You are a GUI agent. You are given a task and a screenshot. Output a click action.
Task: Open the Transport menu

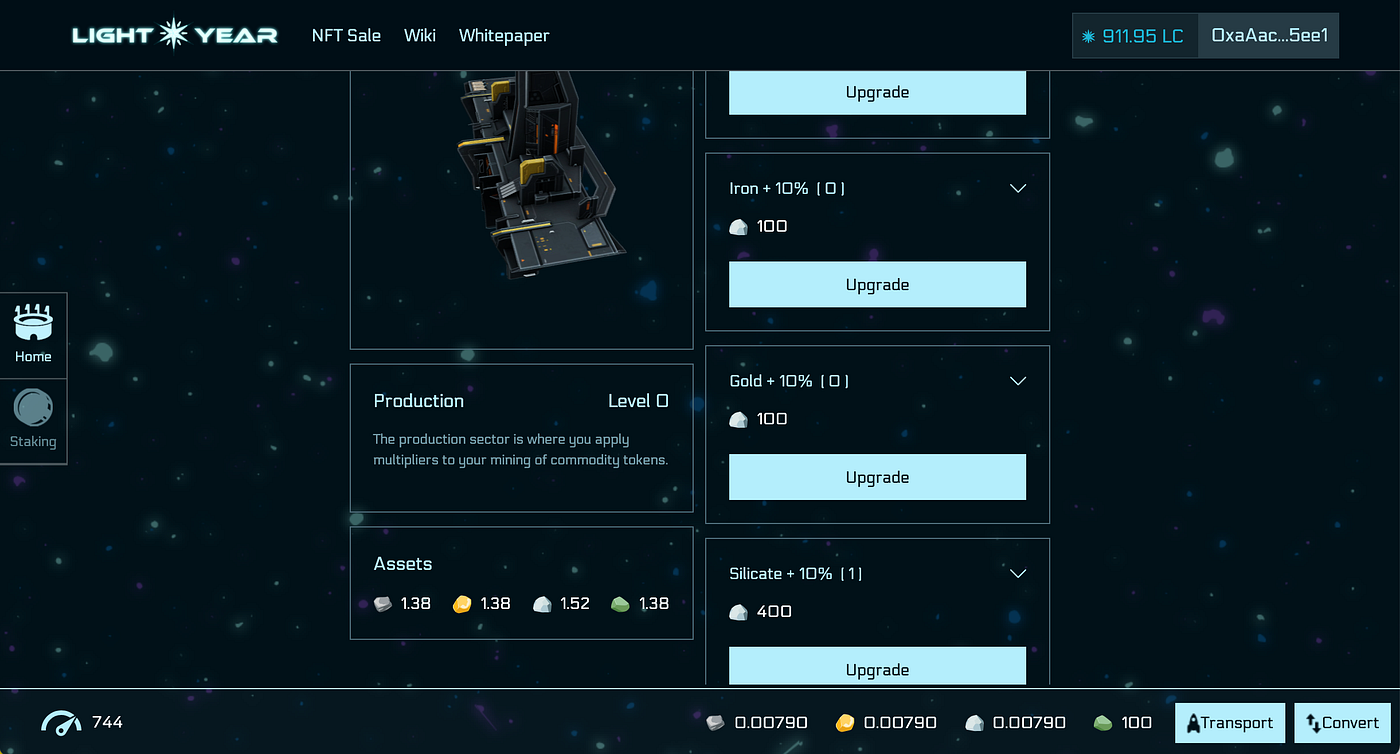[x=1230, y=723]
